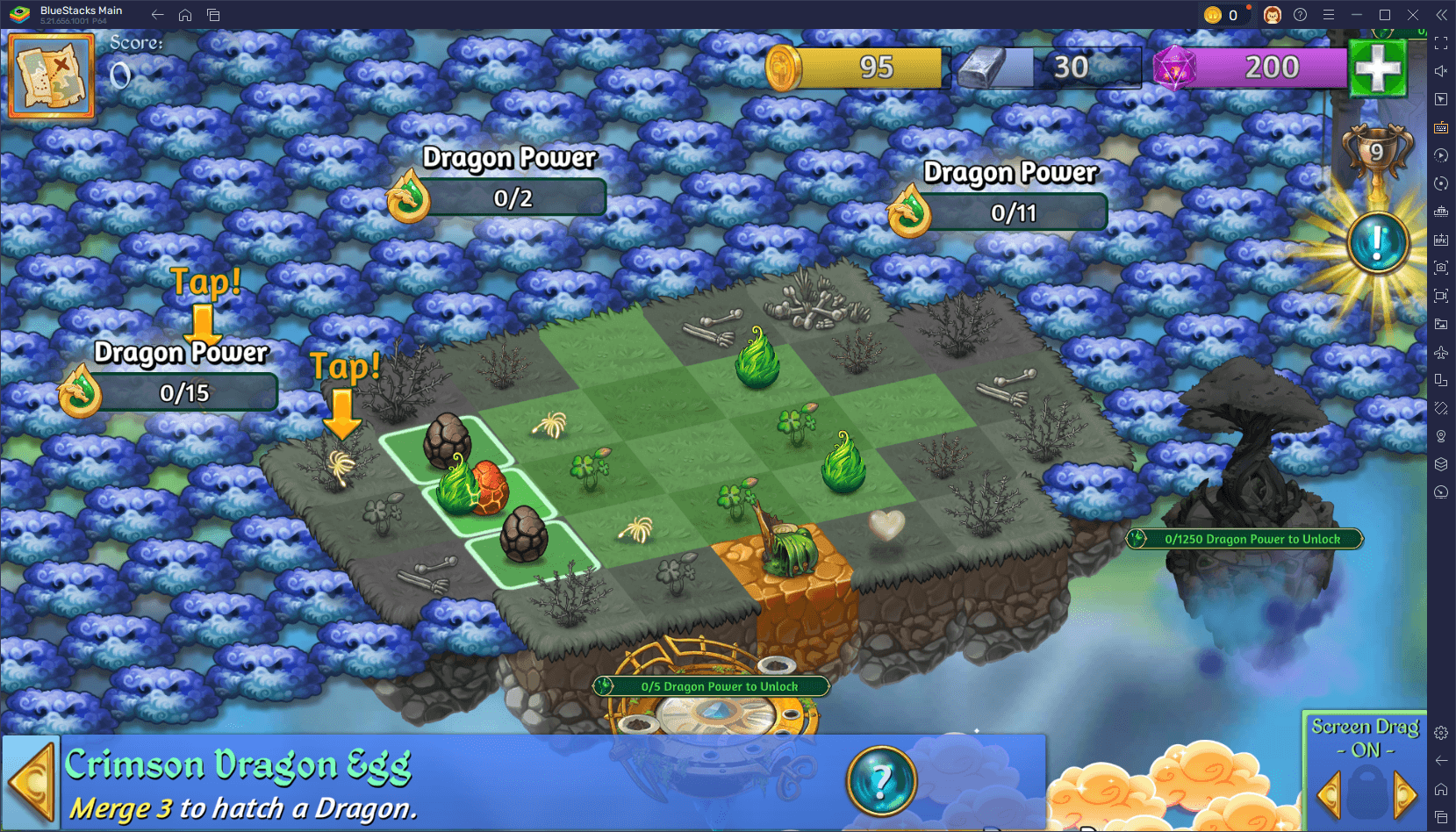Screen dimensions: 1456x832
Task: Collapse the sidebar with the double-chevron arrows
Action: point(1443,14)
